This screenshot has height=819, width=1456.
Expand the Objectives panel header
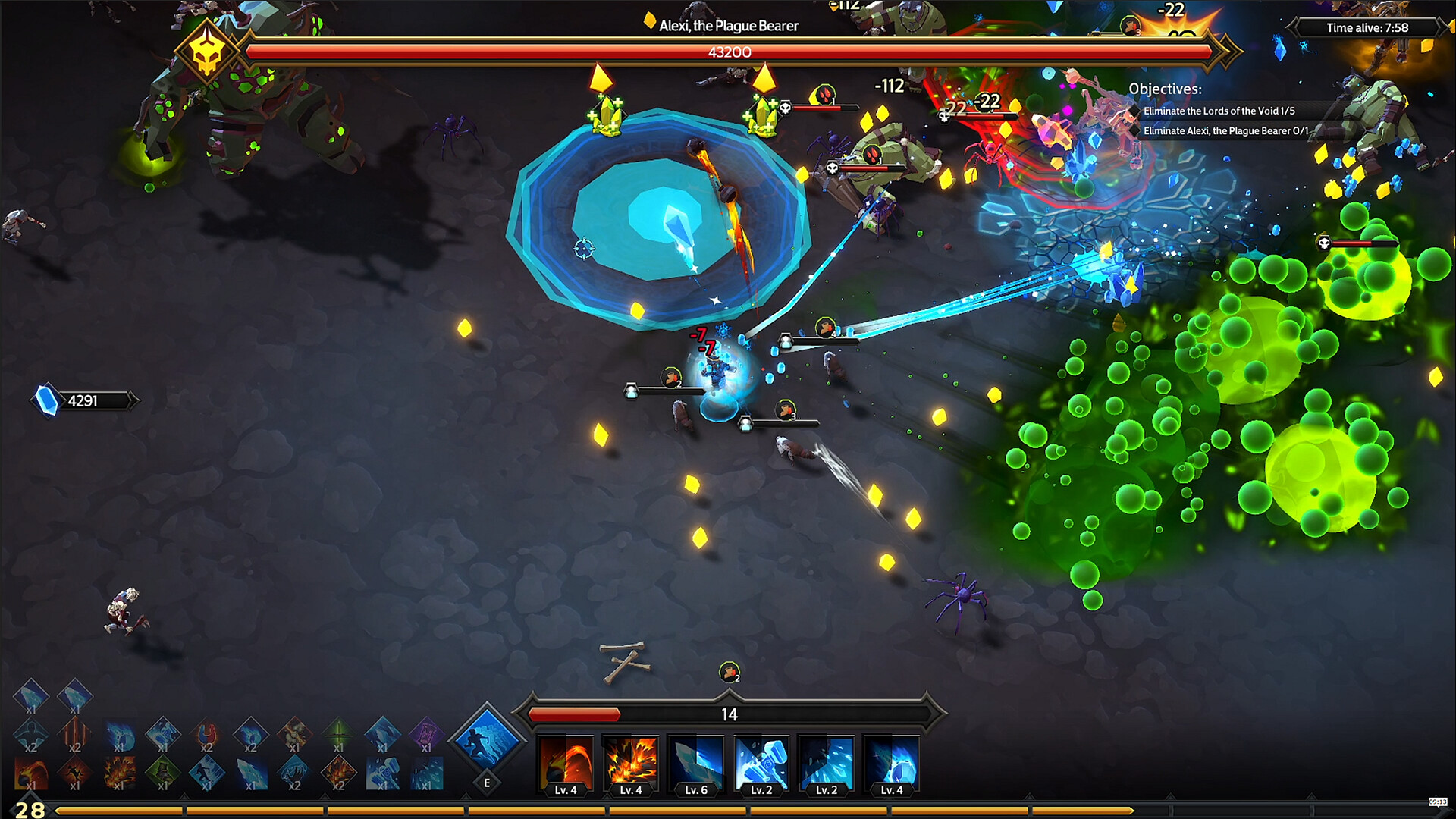(x=1165, y=89)
